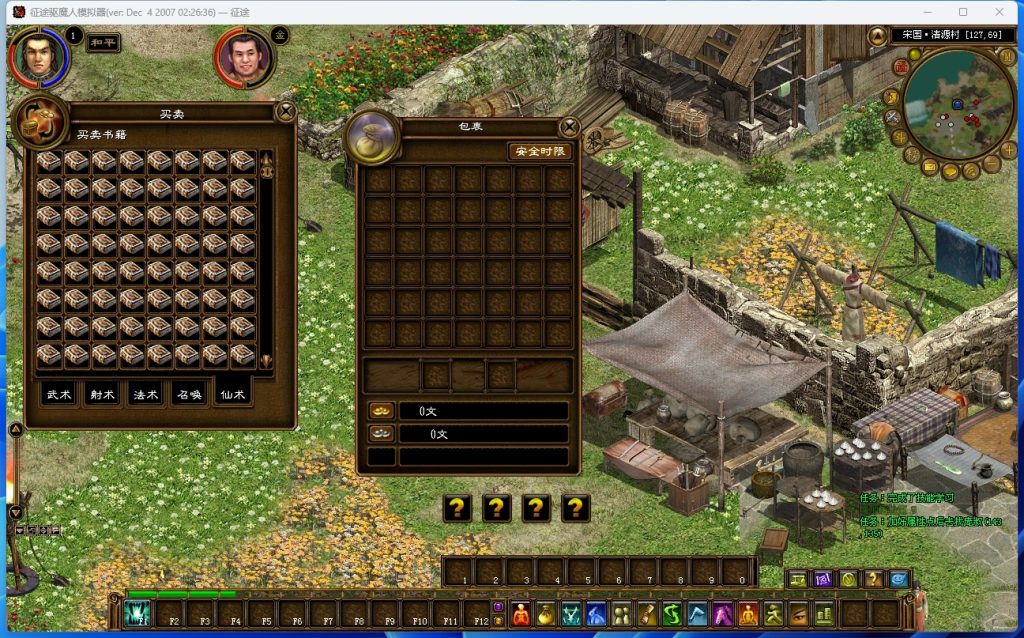Show the 仙术 tab
This screenshot has height=638, width=1024.
[234, 394]
